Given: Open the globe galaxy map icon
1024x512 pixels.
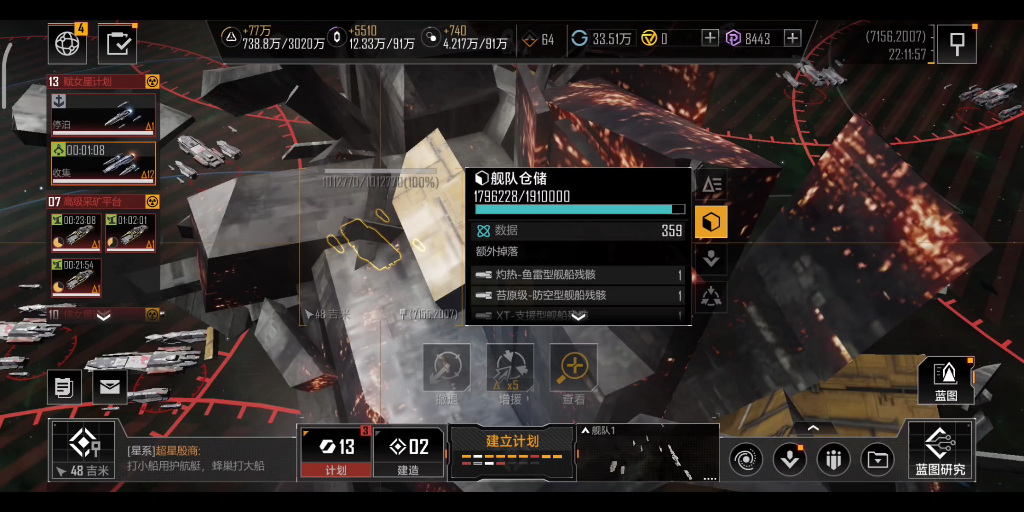Looking at the screenshot, I should click(67, 43).
